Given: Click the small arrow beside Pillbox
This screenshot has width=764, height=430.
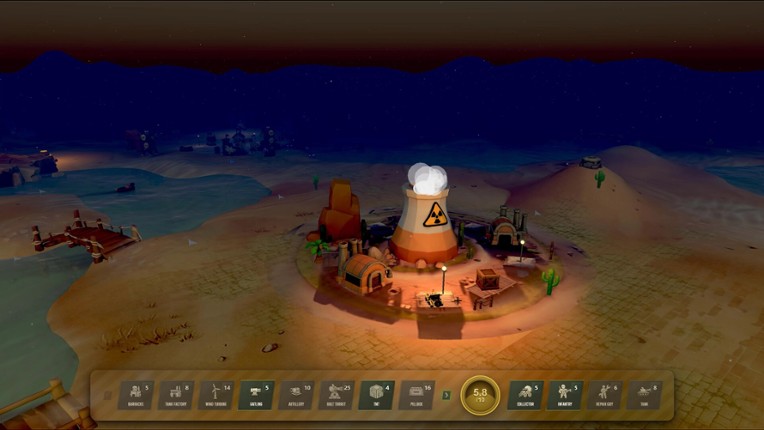Looking at the screenshot, I should (446, 396).
